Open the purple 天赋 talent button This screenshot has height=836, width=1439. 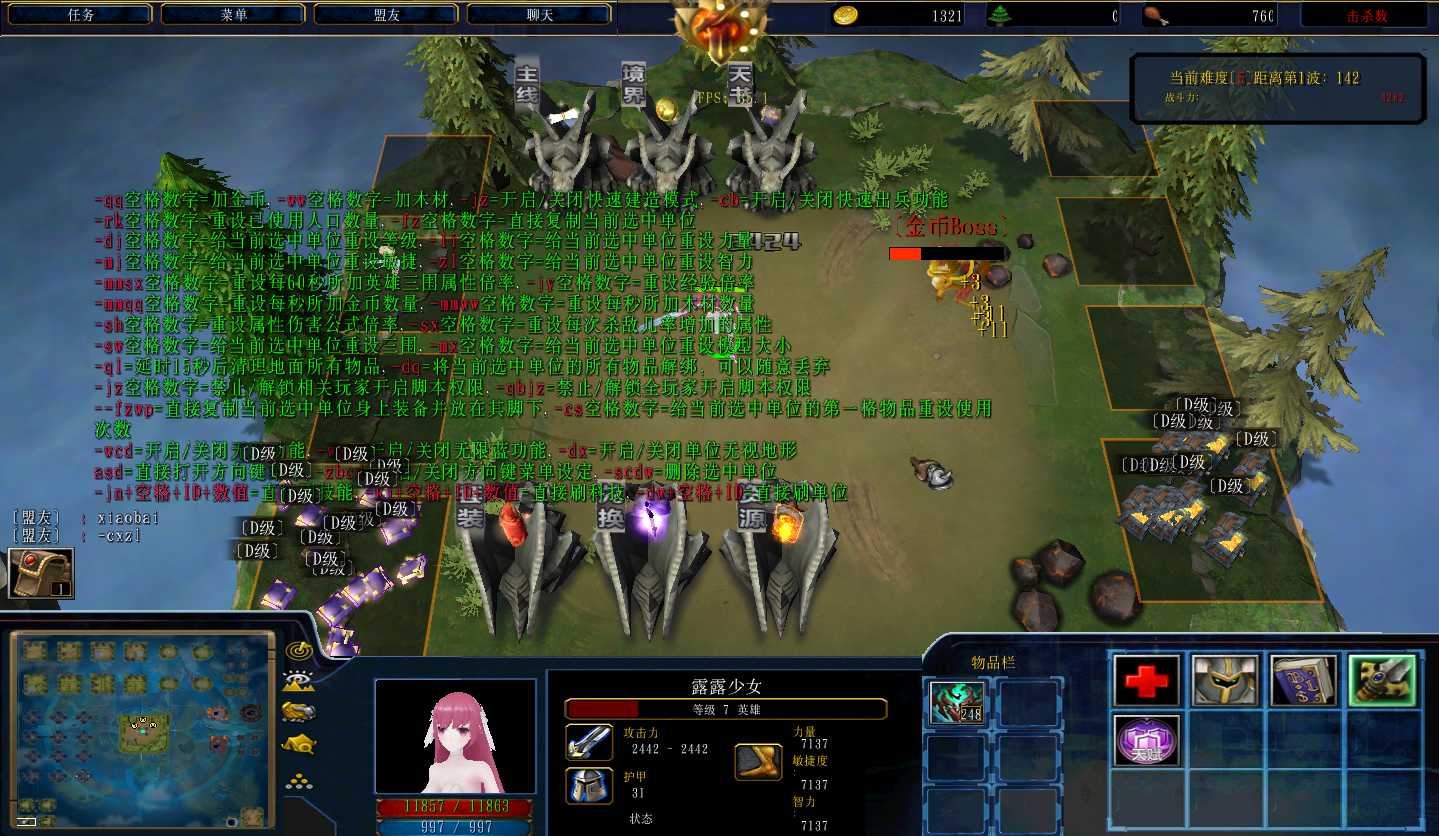(x=1146, y=741)
